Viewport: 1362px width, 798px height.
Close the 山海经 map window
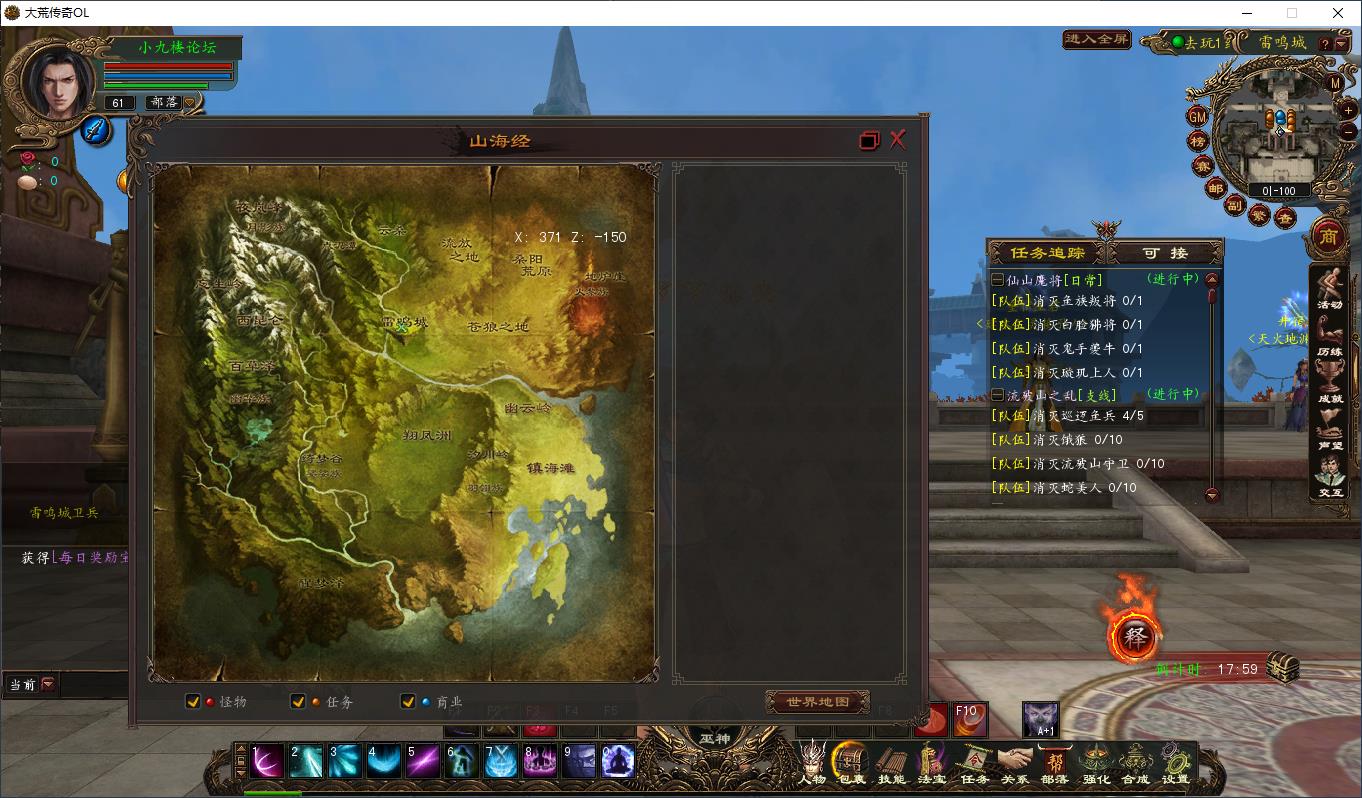pos(897,140)
